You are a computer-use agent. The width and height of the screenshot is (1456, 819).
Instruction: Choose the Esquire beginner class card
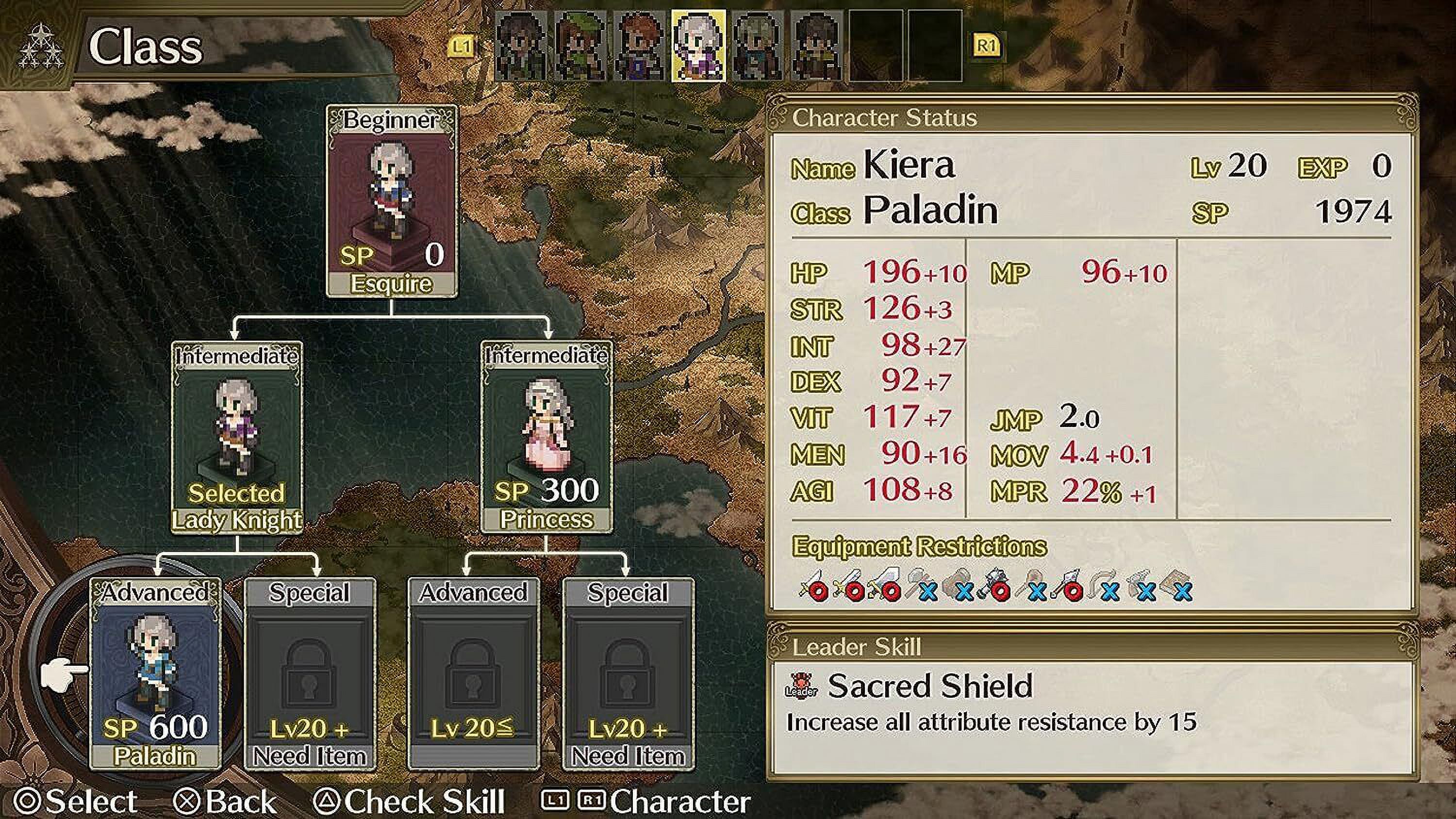[x=391, y=201]
